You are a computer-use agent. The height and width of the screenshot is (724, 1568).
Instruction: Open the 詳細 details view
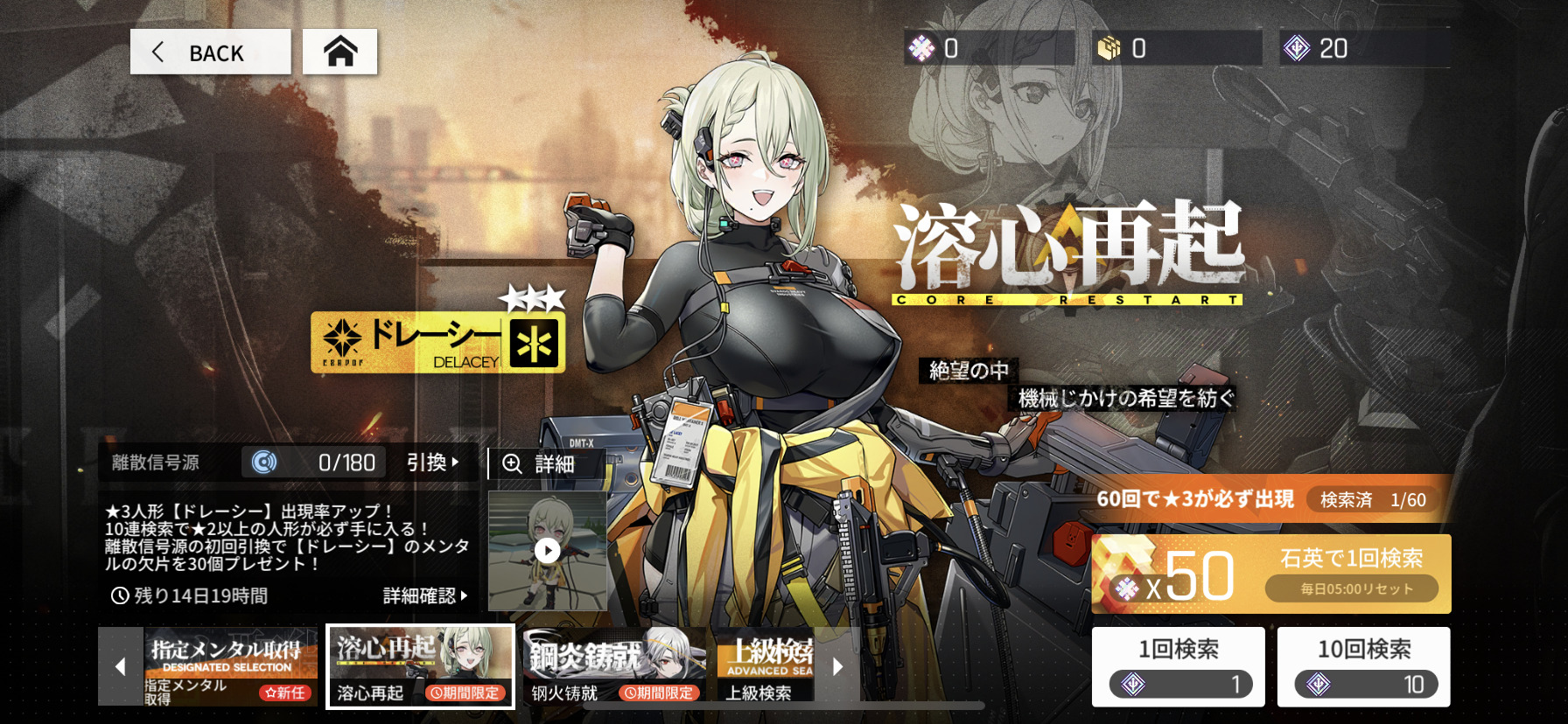pyautogui.click(x=546, y=463)
